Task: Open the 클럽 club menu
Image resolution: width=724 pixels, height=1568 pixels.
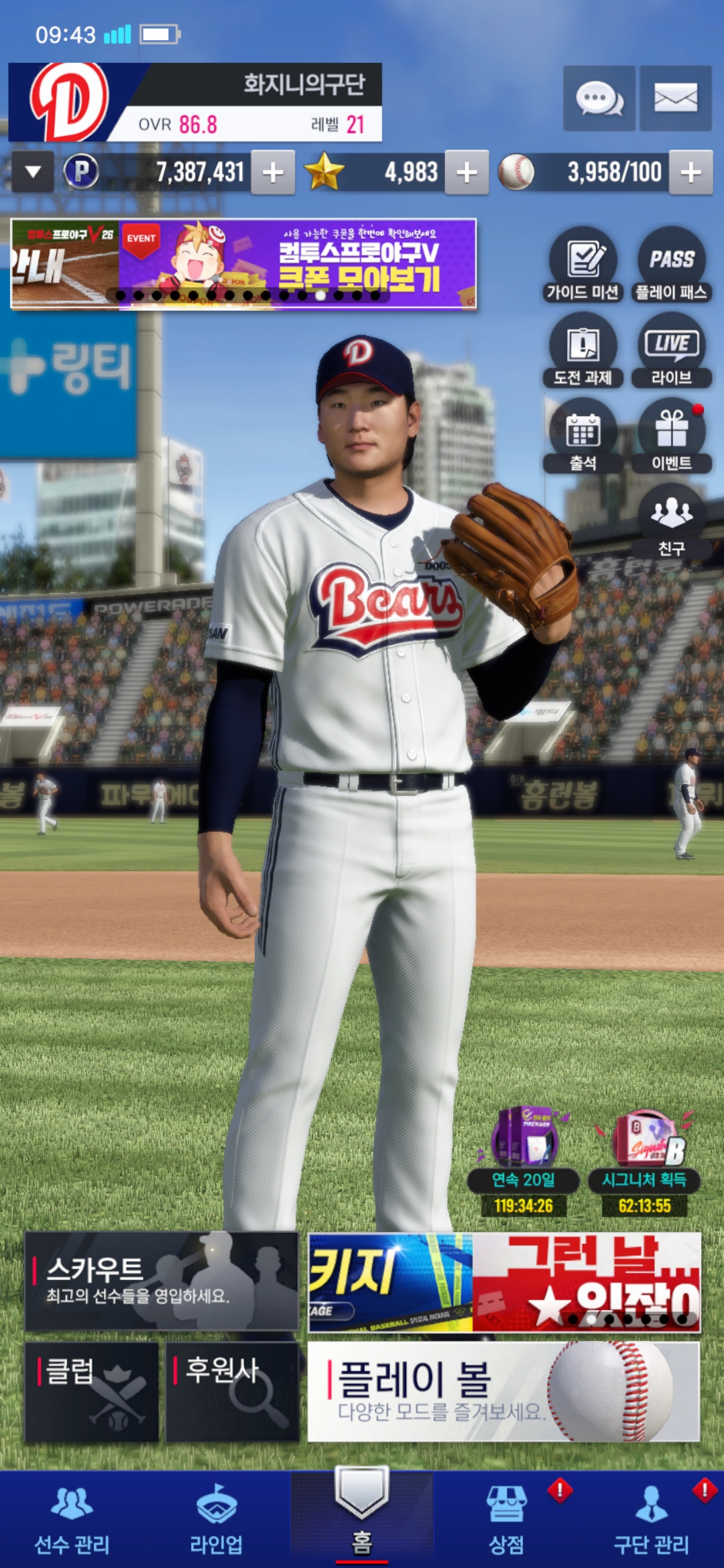Action: coord(92,1391)
